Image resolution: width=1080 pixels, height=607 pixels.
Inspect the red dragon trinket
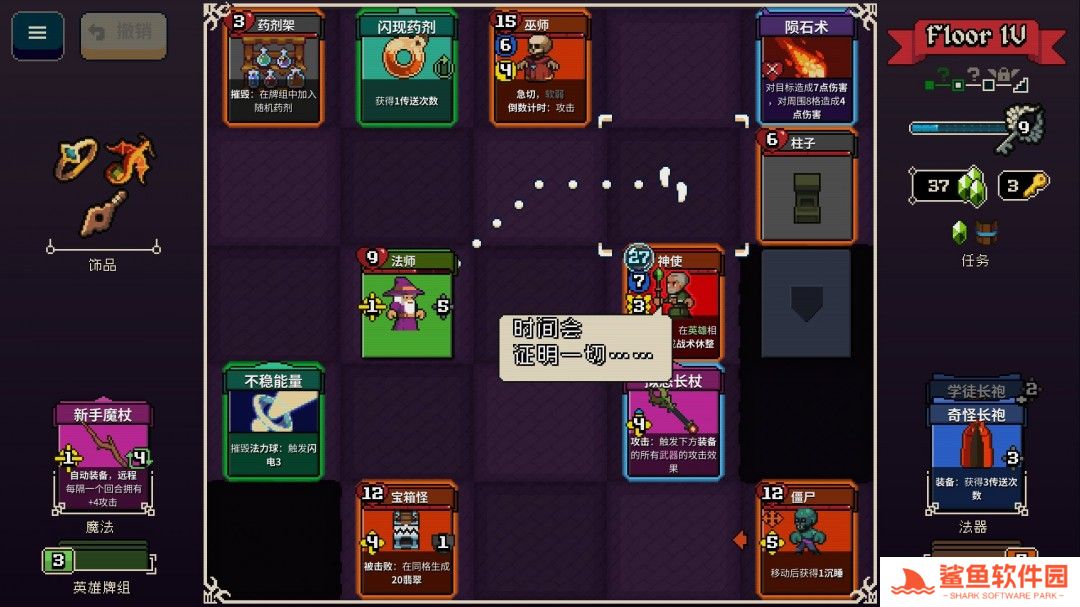129,160
